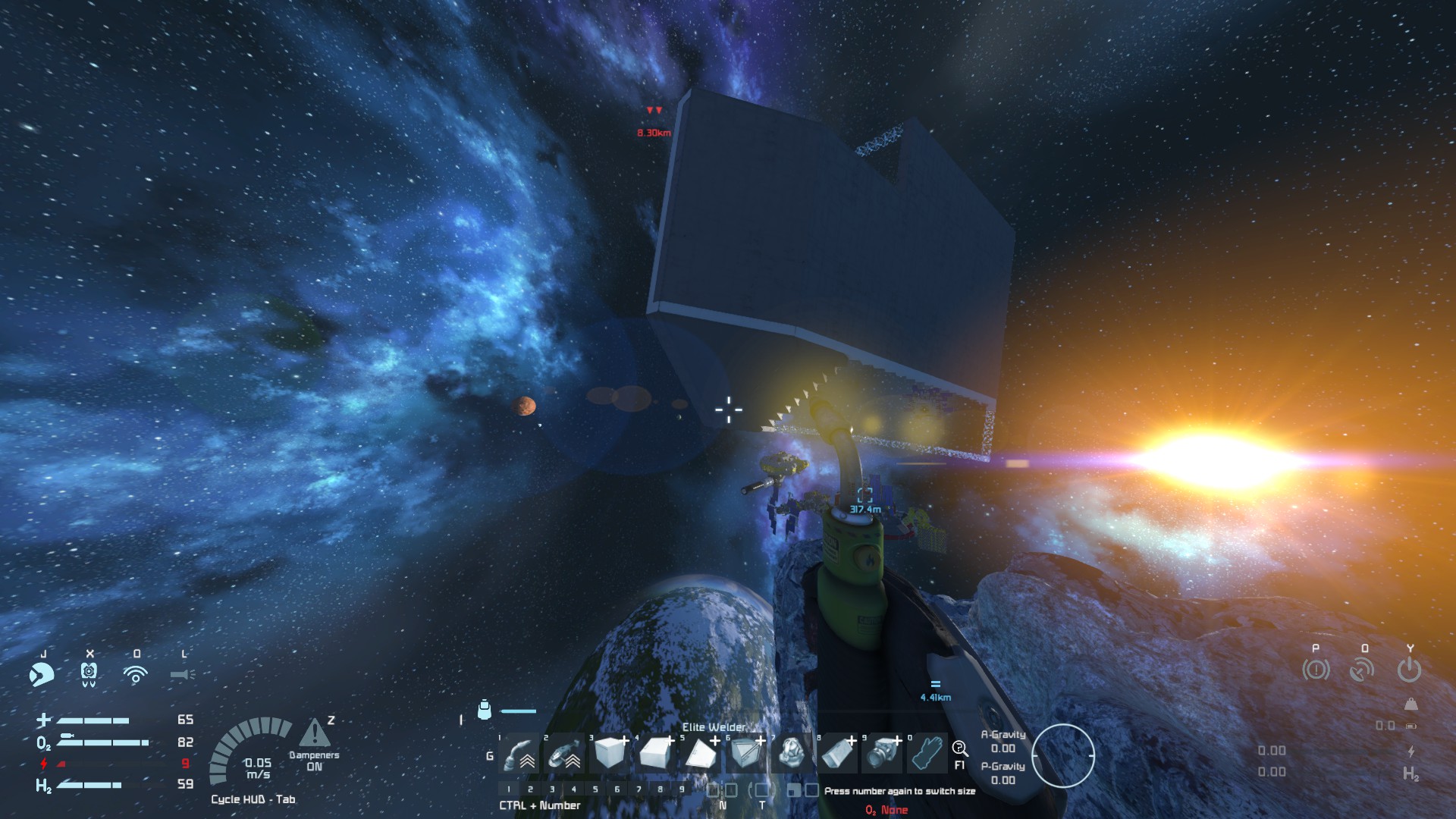The image size is (1456, 819).
Task: Toggle the grid power icon
Action: coord(1409,670)
